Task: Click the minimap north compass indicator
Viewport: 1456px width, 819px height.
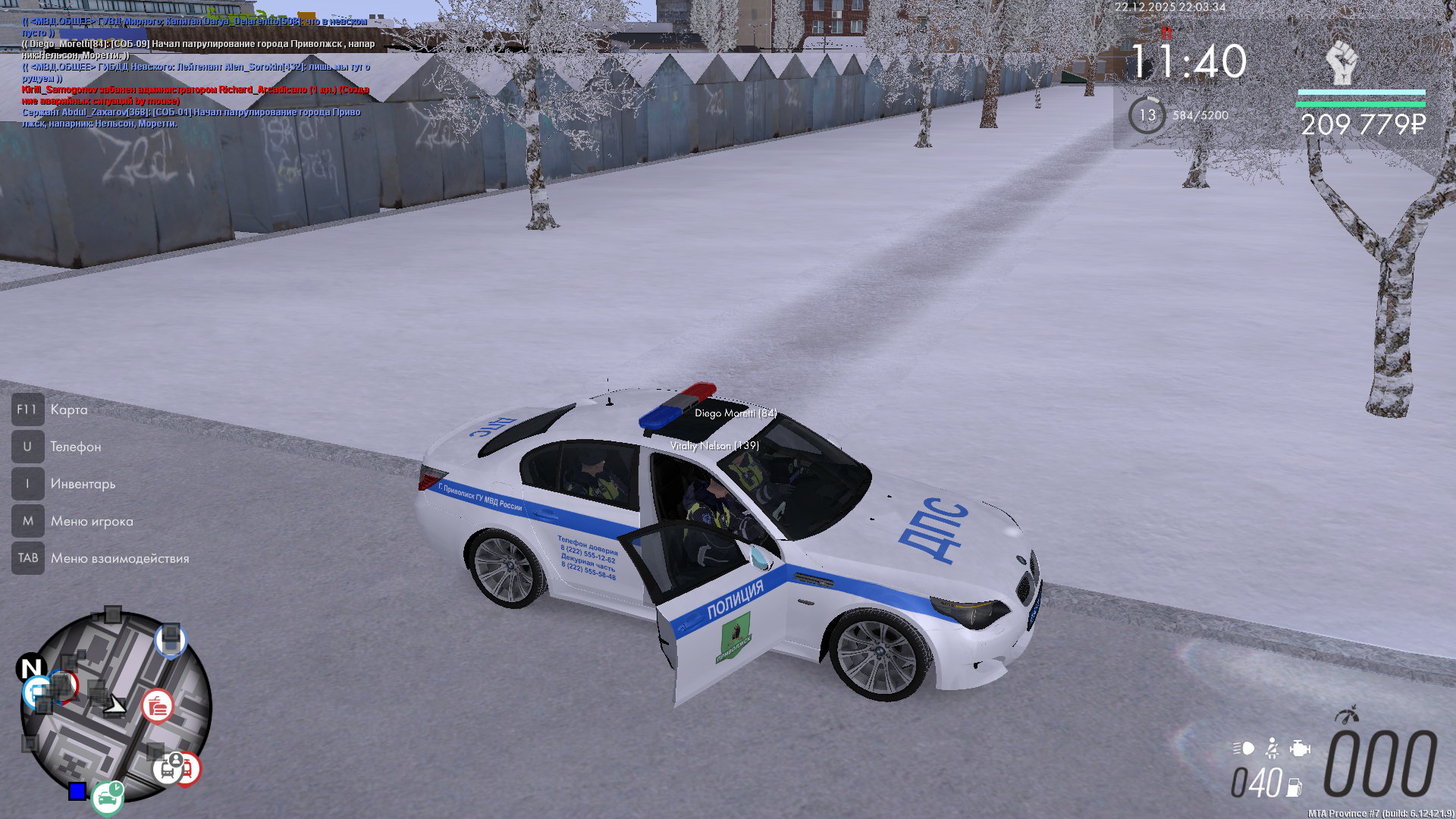Action: coord(30,668)
